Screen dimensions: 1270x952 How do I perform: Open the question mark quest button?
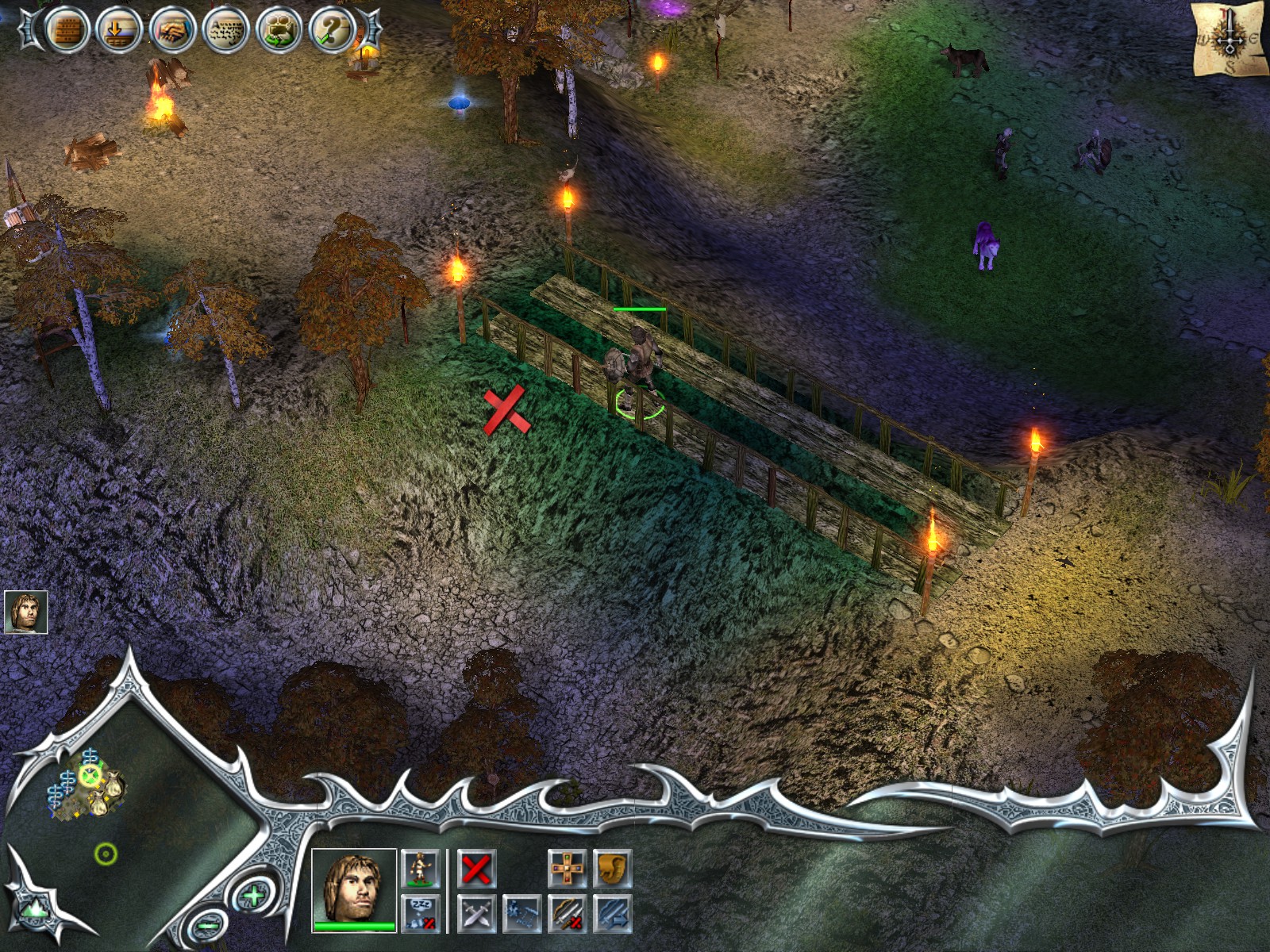pyautogui.click(x=332, y=31)
